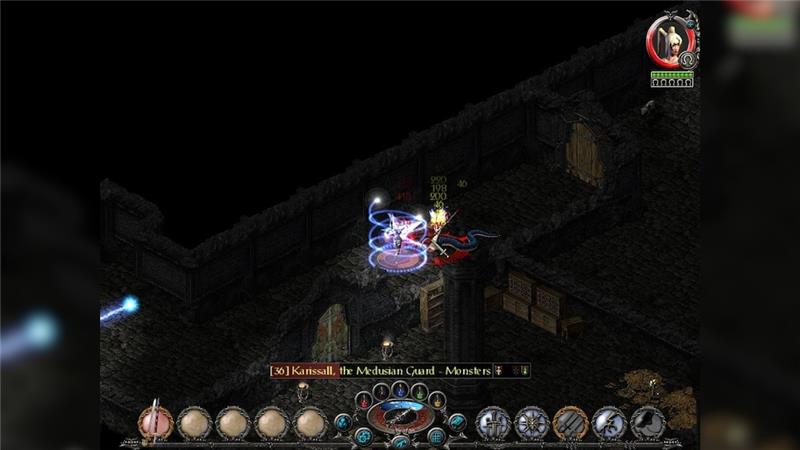The height and width of the screenshot is (450, 800).
Task: Select the dark silhouette combat art slot
Action: click(648, 423)
